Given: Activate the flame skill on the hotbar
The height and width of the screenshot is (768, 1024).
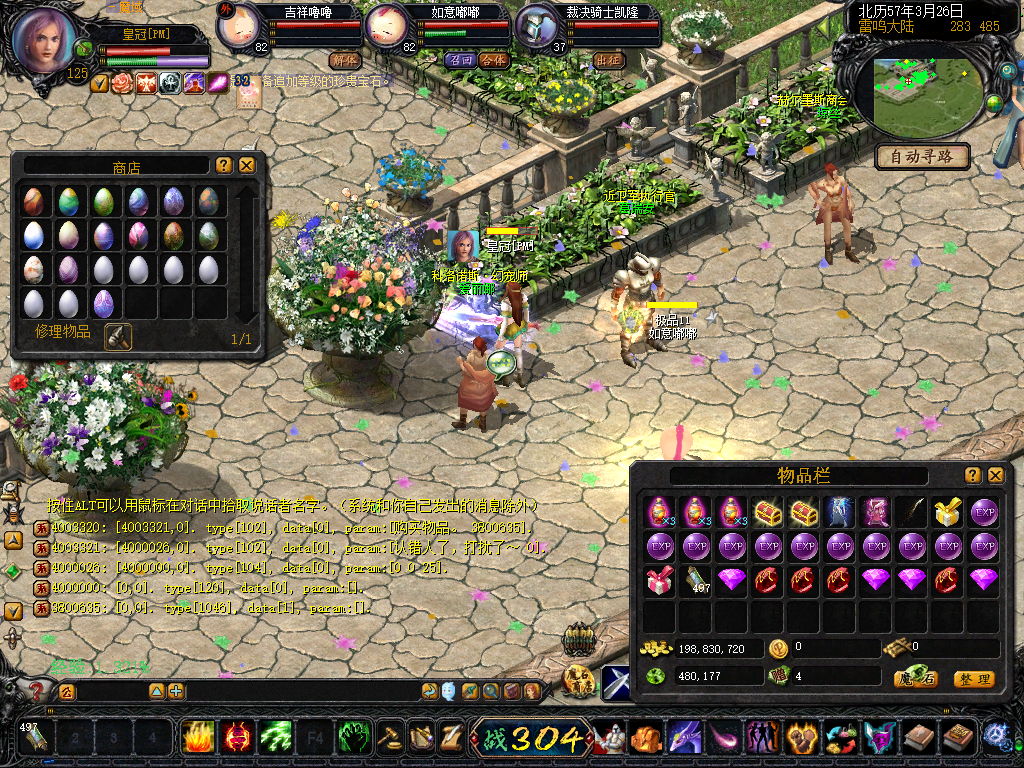Looking at the screenshot, I should 199,738.
